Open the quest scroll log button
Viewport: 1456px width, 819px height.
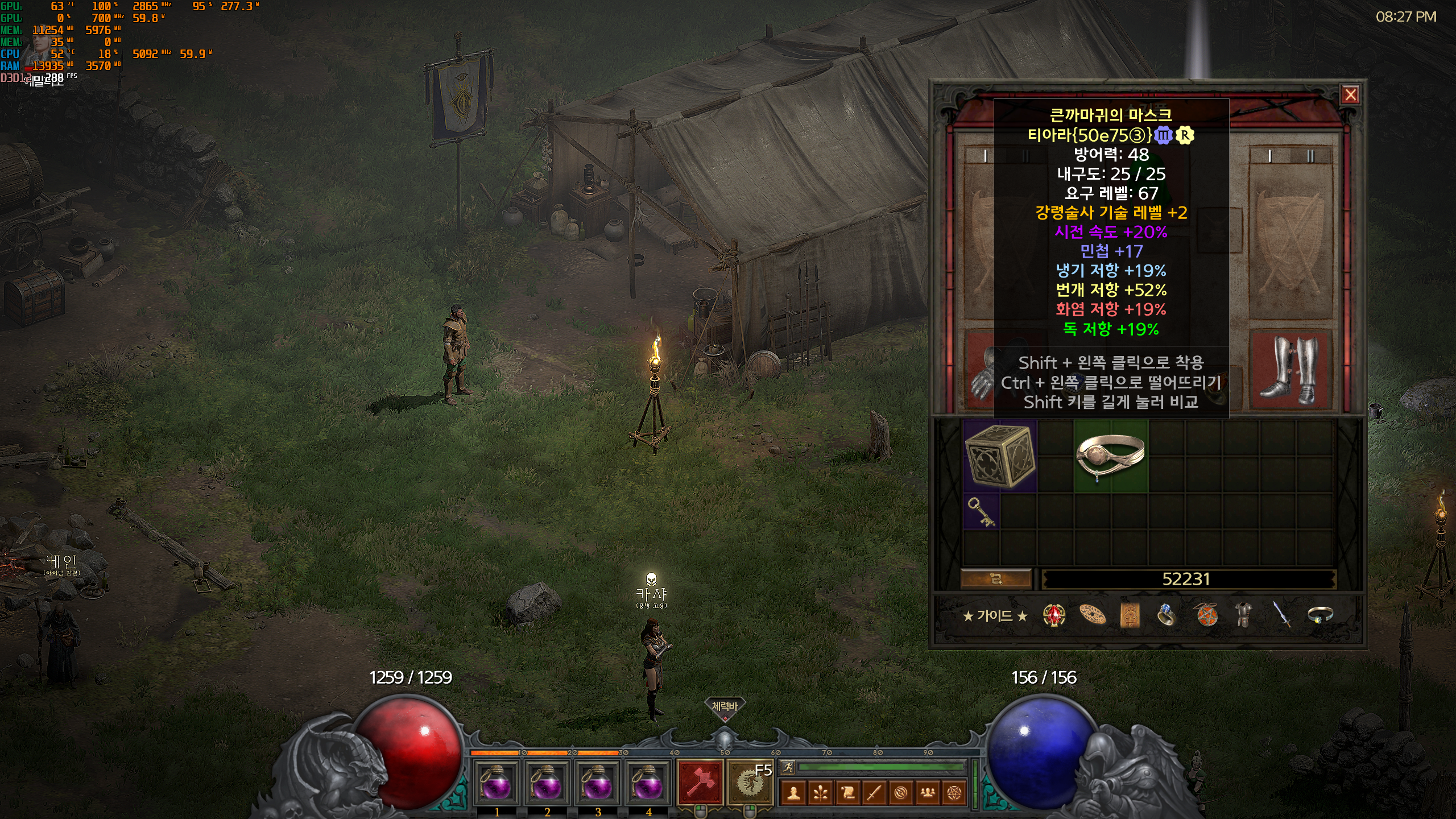point(847,793)
